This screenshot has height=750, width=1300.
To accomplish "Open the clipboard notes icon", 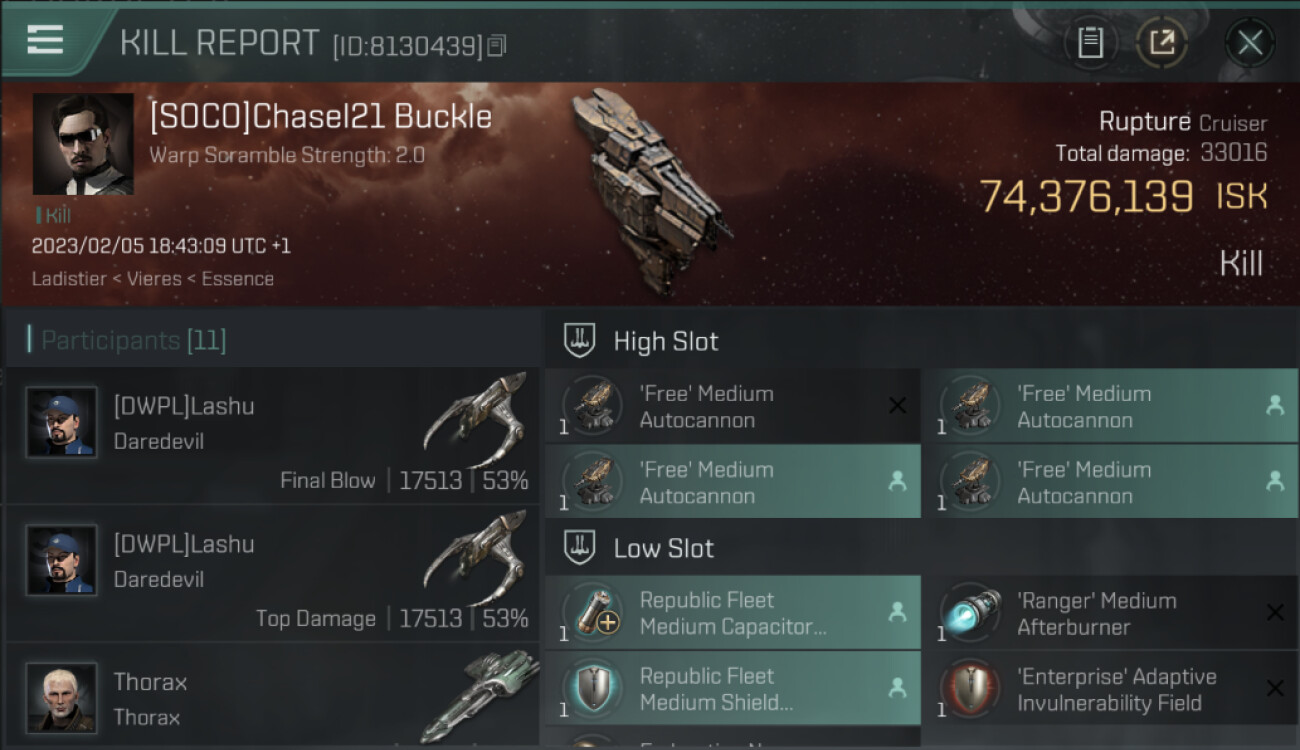I will click(x=1090, y=43).
